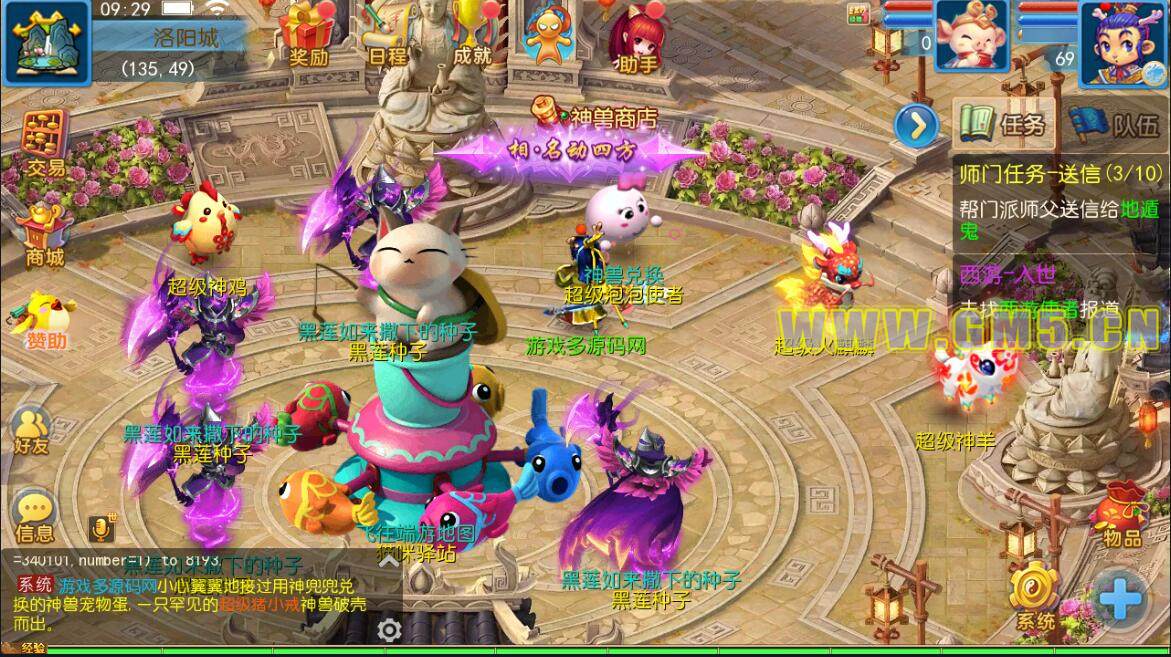
Task: Select the 师门任务-送信 quest entry
Action: coord(1045,173)
